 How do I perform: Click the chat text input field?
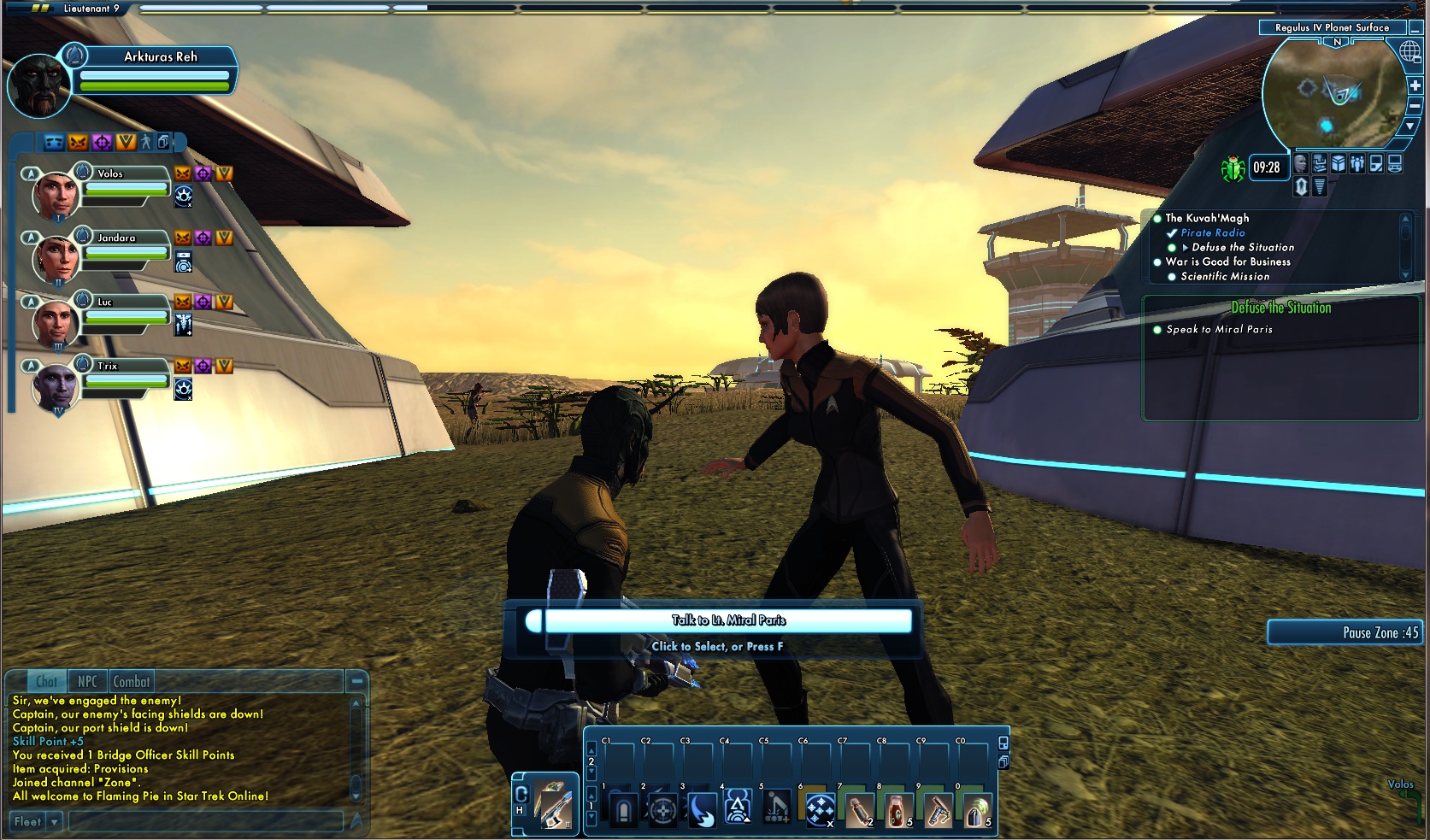tap(205, 822)
